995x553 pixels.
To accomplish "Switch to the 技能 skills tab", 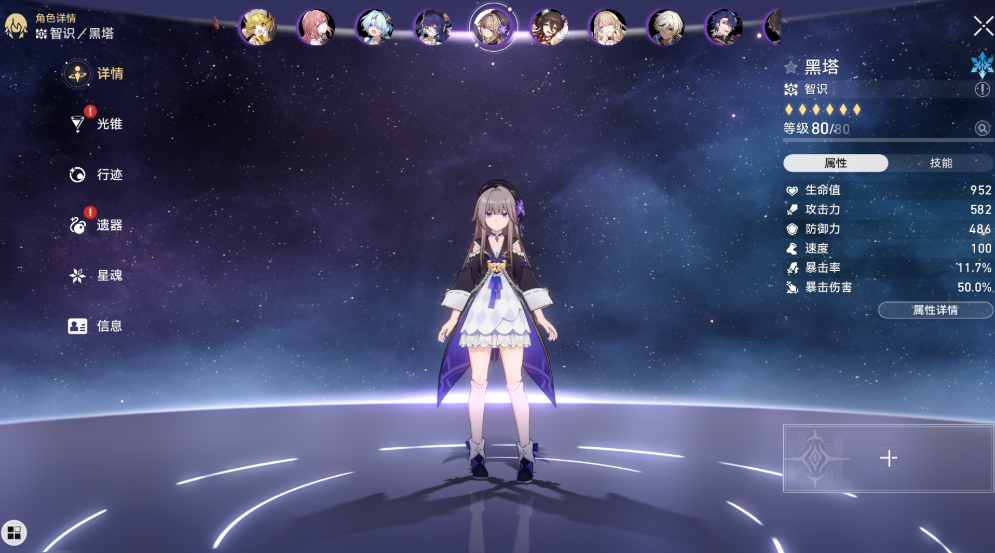I will point(940,163).
